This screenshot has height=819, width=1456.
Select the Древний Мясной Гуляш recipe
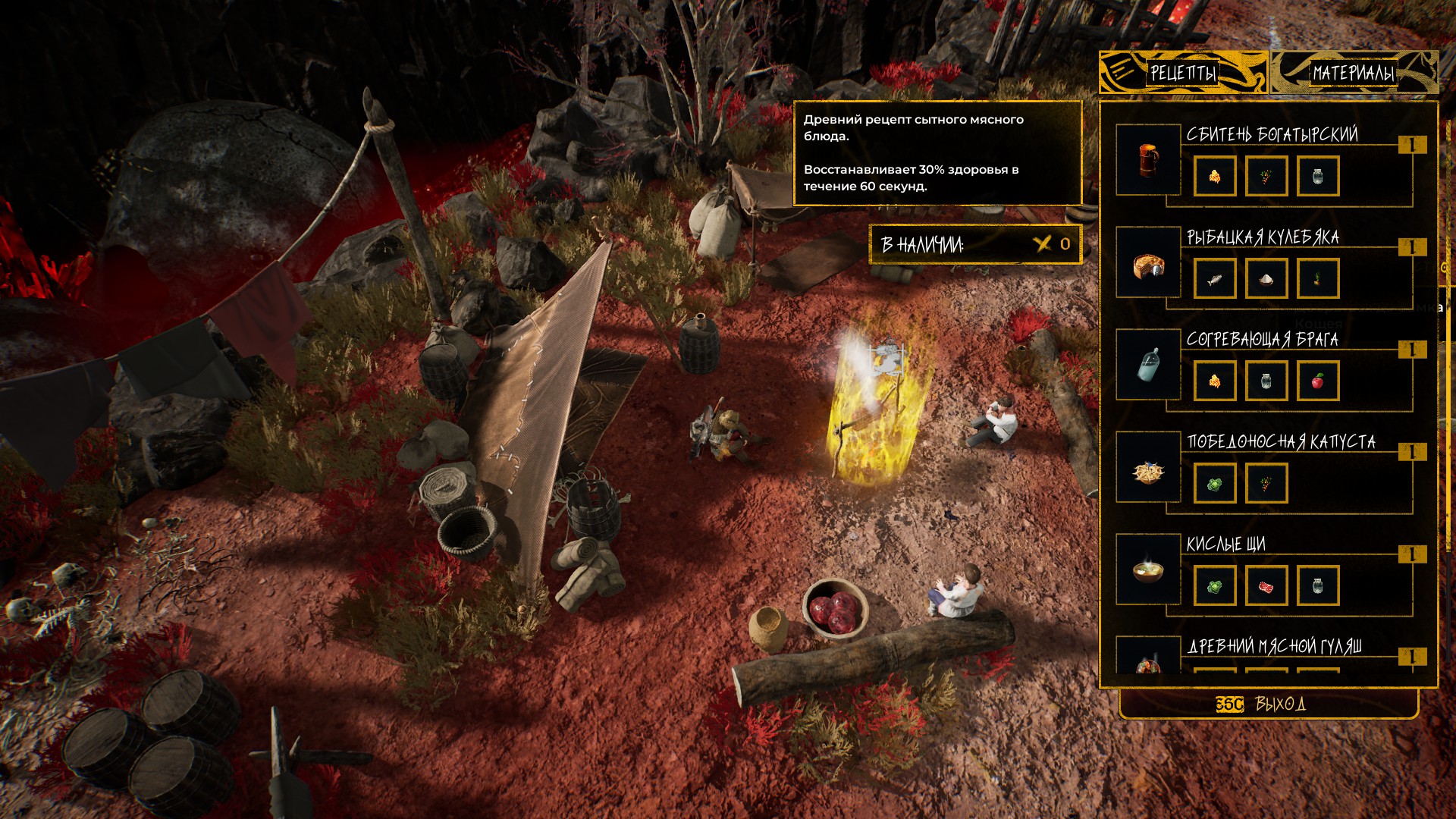click(x=1274, y=647)
